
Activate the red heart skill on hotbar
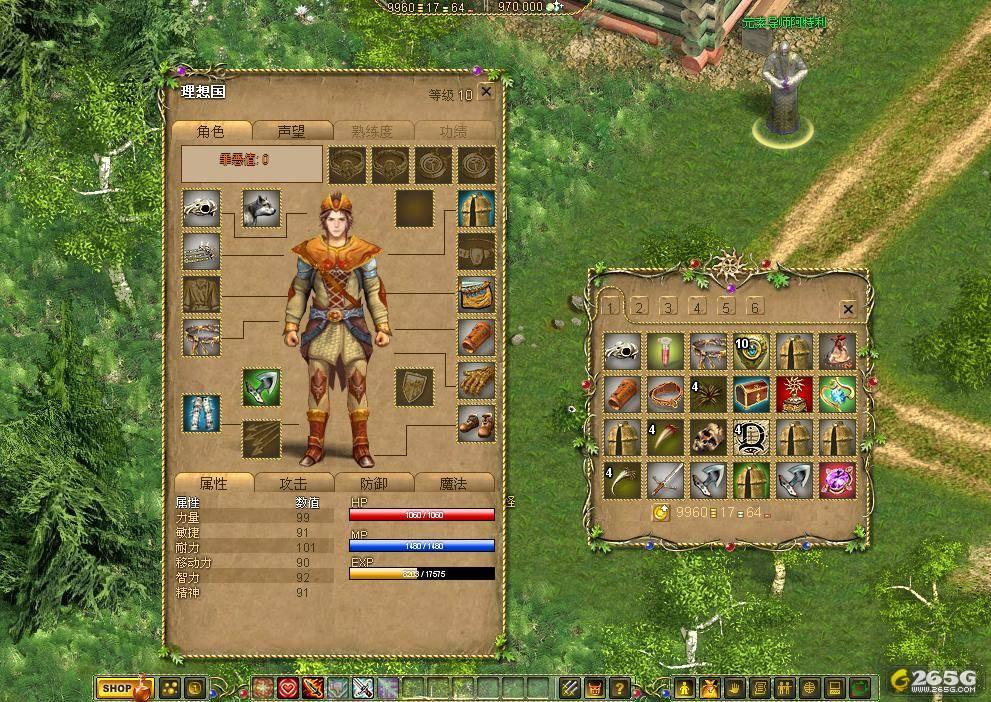(x=288, y=688)
